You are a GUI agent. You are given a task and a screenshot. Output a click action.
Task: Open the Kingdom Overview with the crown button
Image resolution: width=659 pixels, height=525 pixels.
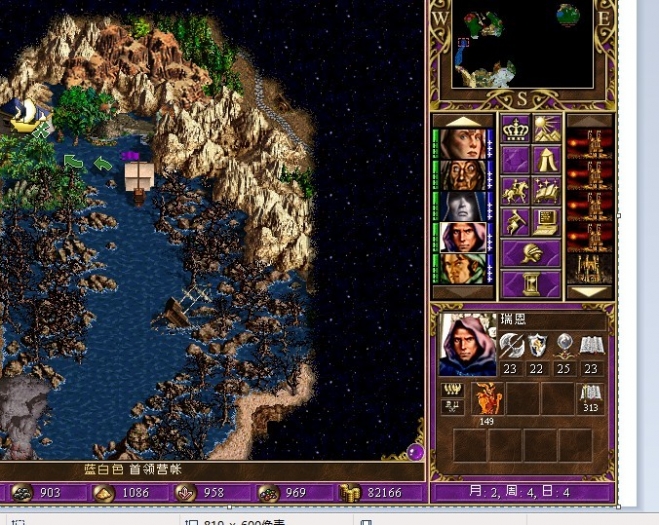(516, 129)
